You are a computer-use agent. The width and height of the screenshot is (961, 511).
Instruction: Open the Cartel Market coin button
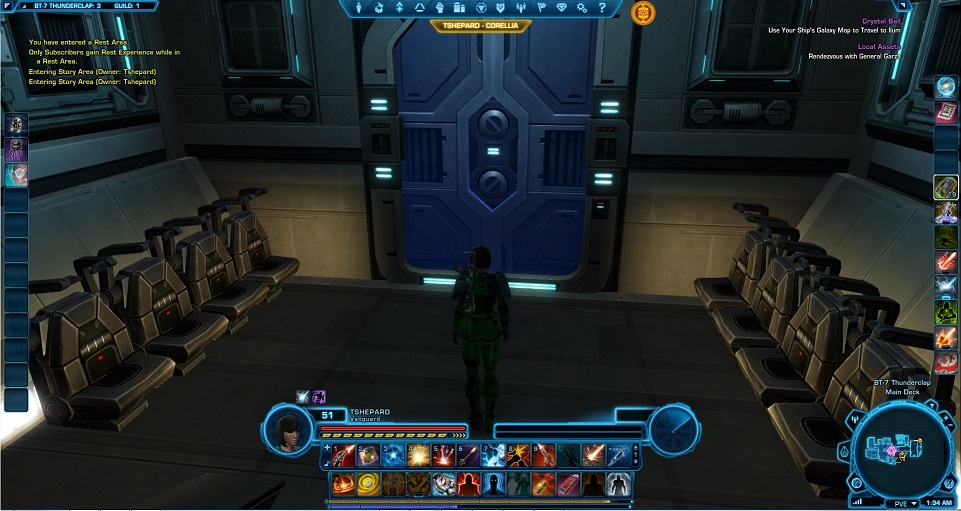[644, 13]
